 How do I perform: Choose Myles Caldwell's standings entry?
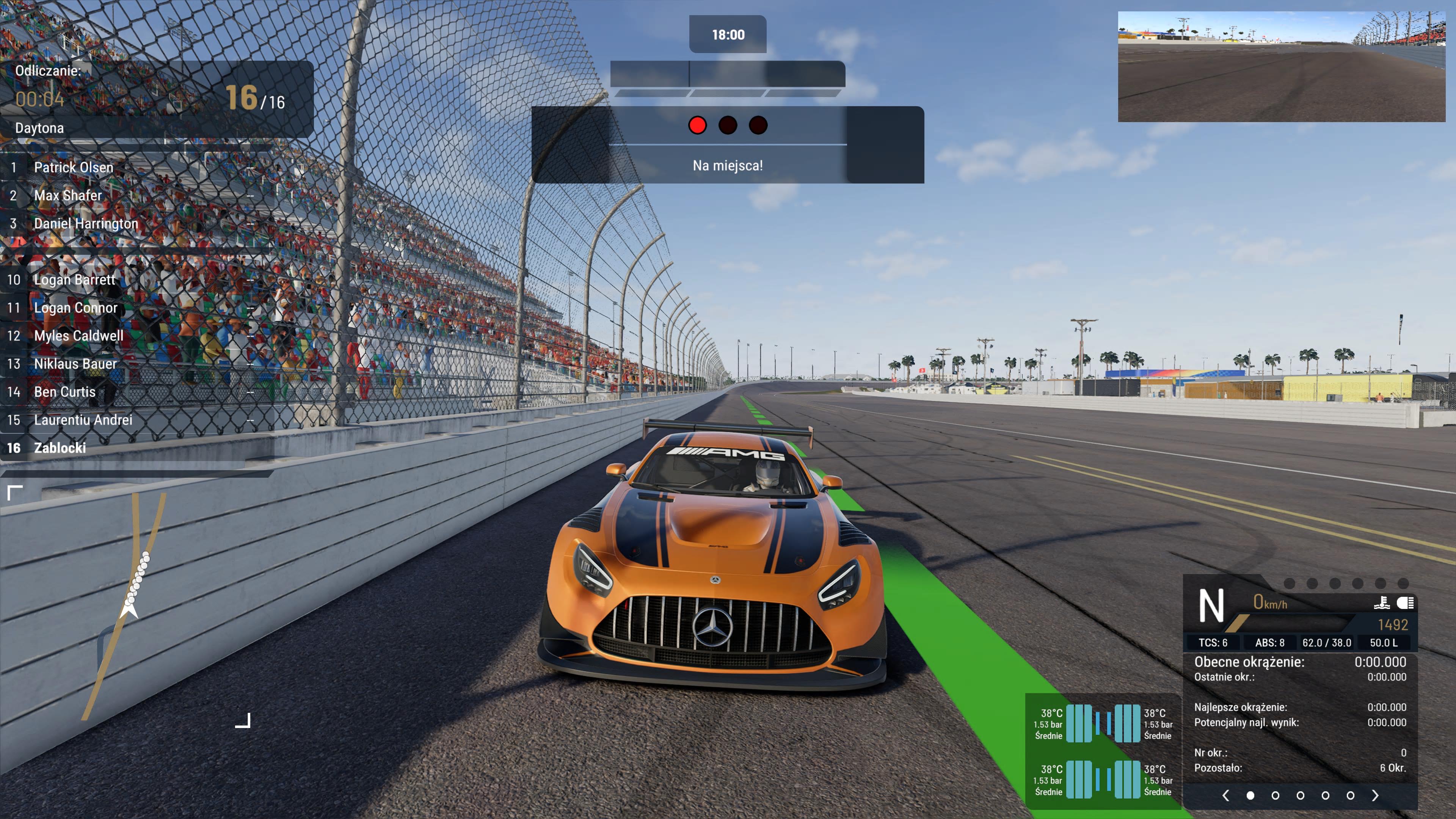click(78, 336)
